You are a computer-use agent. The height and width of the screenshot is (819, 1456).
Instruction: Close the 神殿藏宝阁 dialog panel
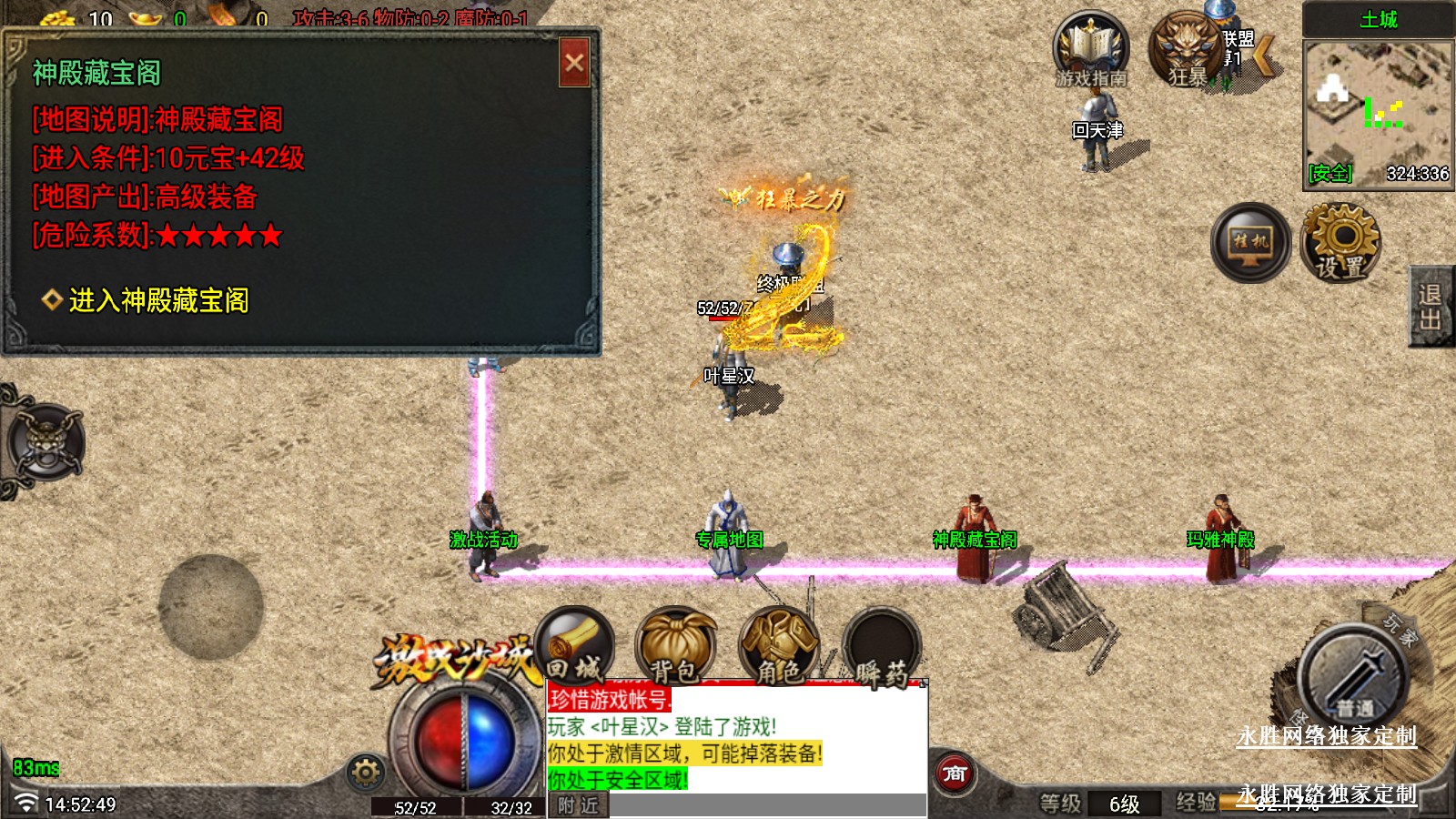pos(574,63)
